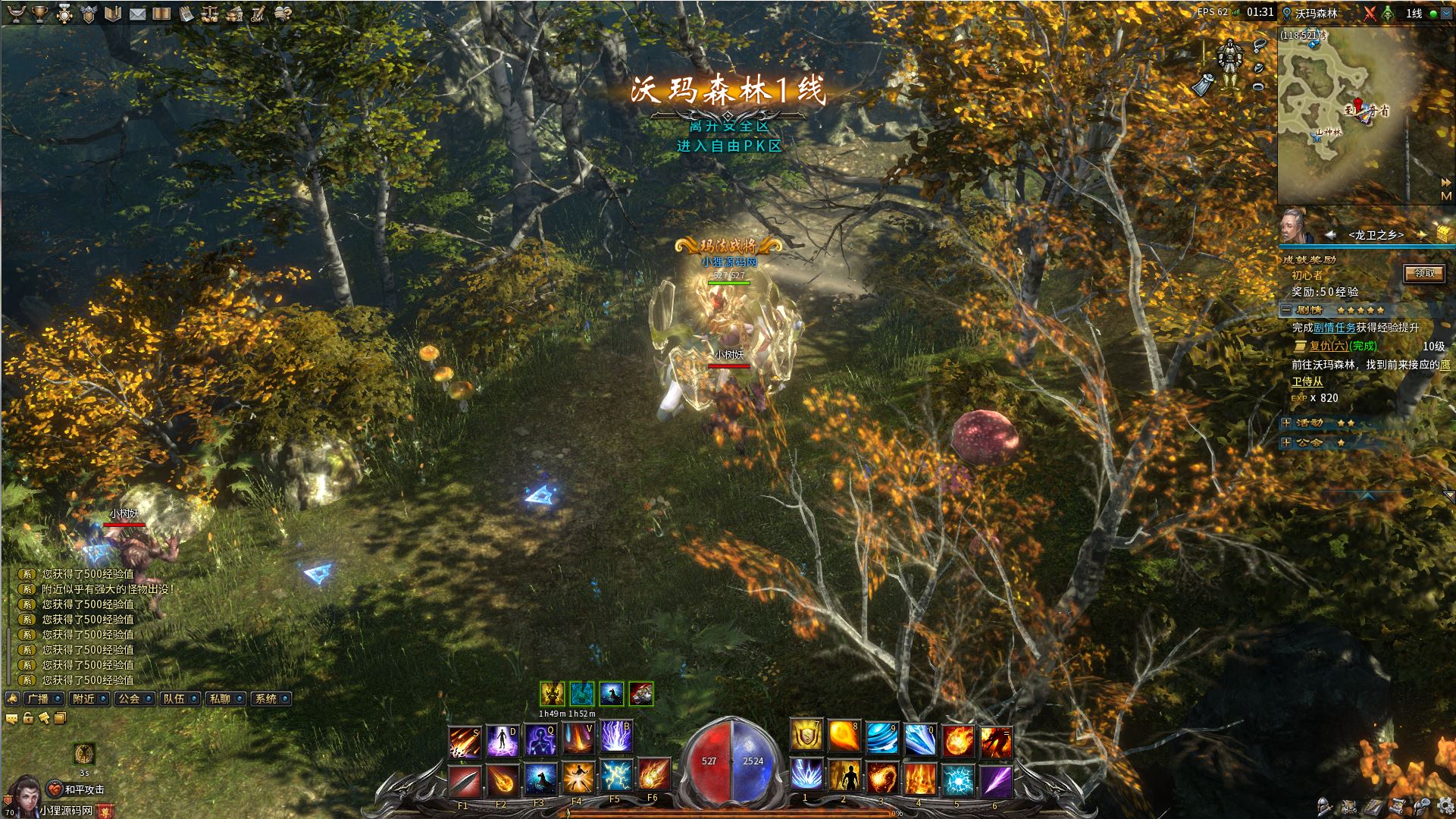Toggle the 和平攻击 attack mode
This screenshot has width=1456, height=819.
coord(76,789)
